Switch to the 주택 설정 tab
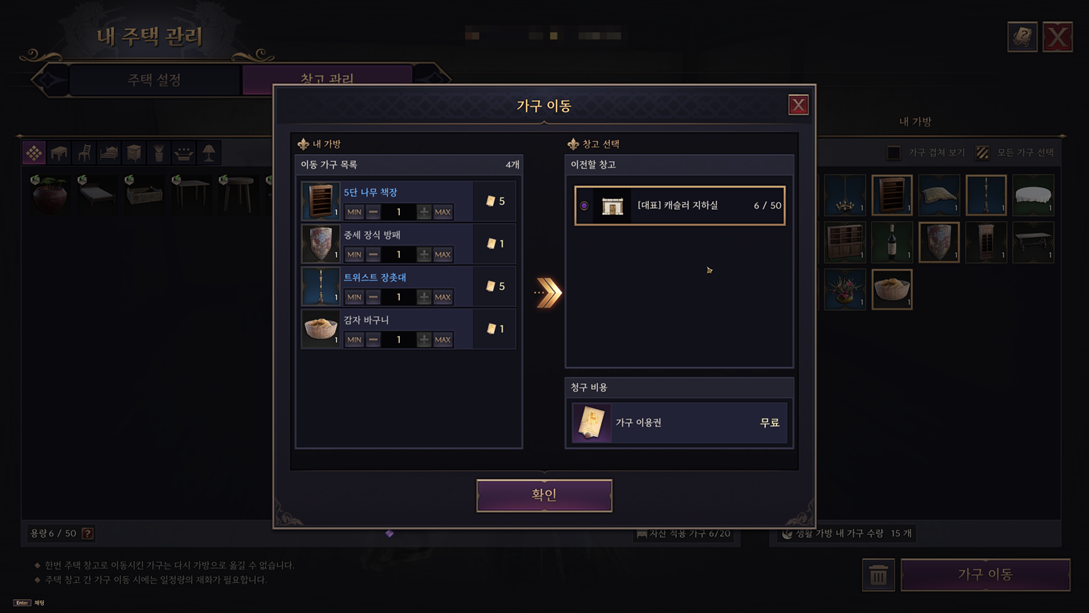Viewport: 1089px width, 613px height. click(154, 79)
